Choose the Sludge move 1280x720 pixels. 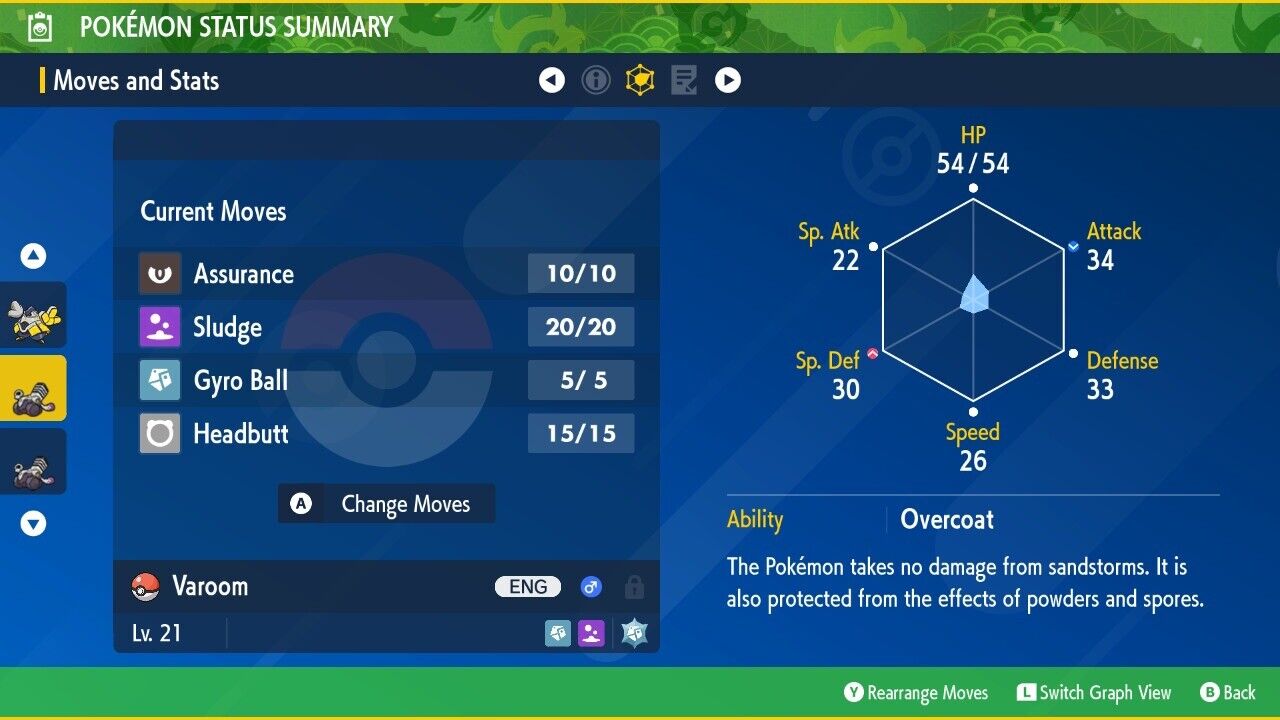386,327
